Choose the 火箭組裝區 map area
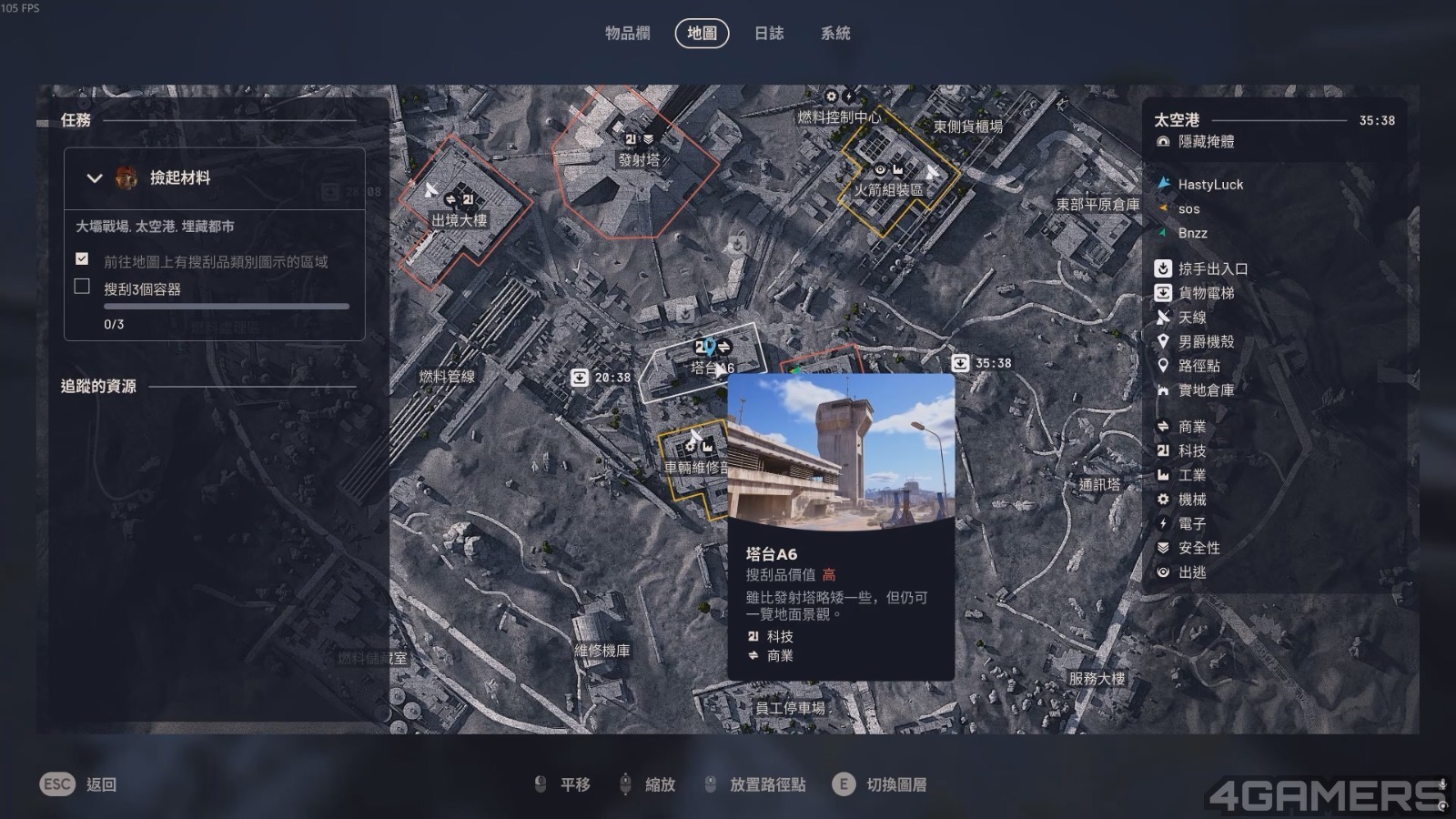 point(888,189)
